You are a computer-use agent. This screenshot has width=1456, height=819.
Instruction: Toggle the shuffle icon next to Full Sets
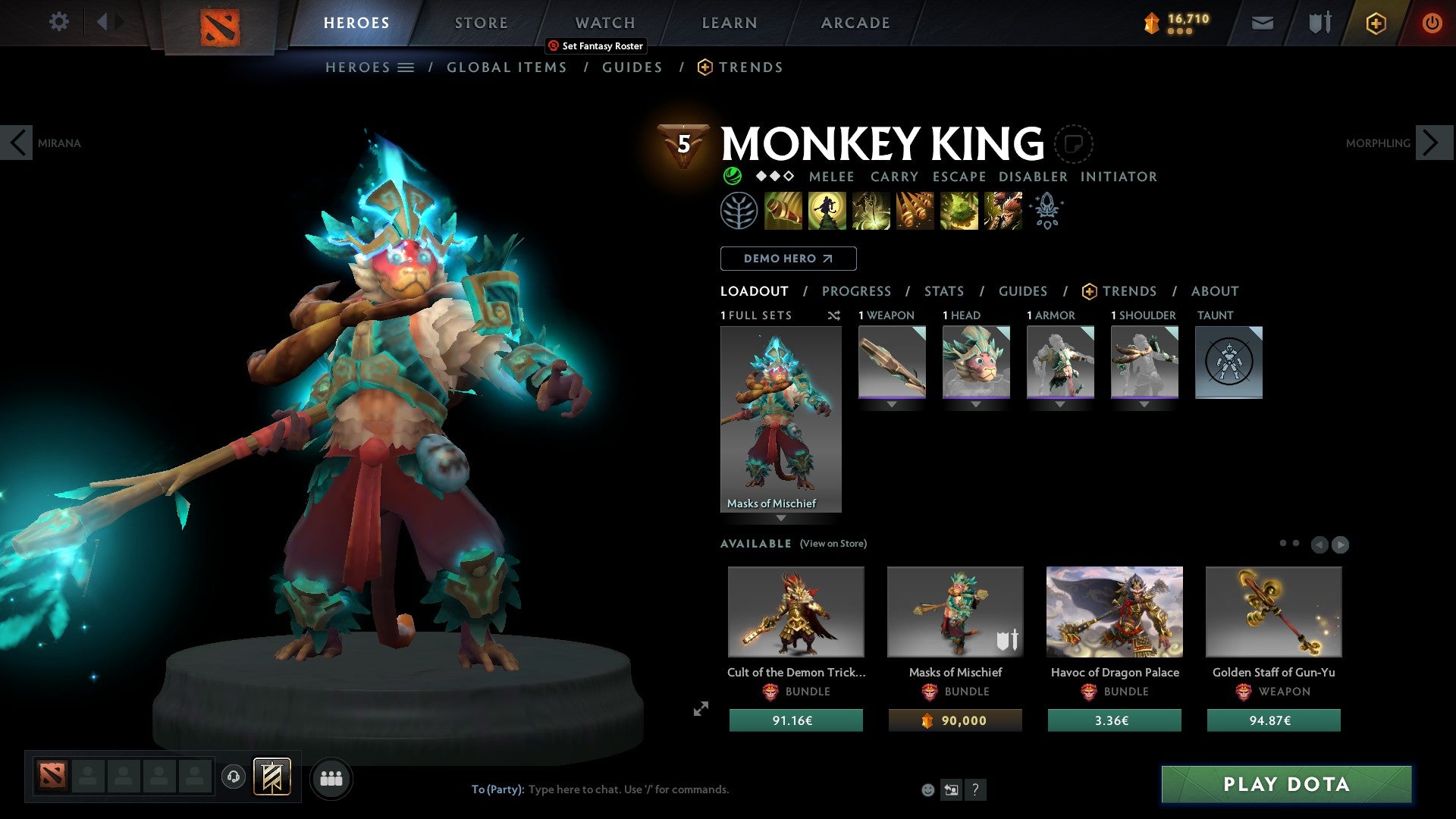click(834, 315)
